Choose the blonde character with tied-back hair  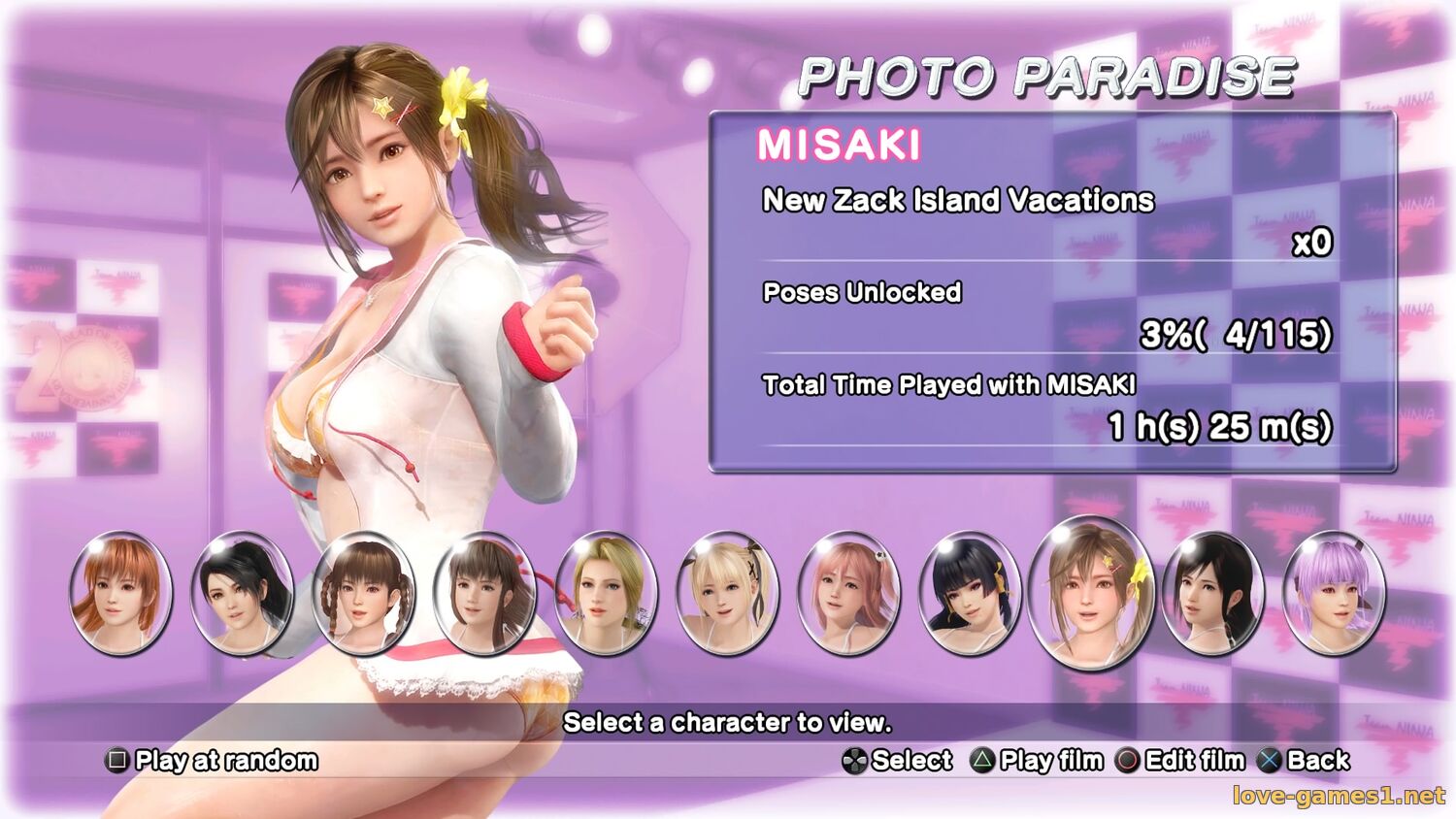pos(606,593)
